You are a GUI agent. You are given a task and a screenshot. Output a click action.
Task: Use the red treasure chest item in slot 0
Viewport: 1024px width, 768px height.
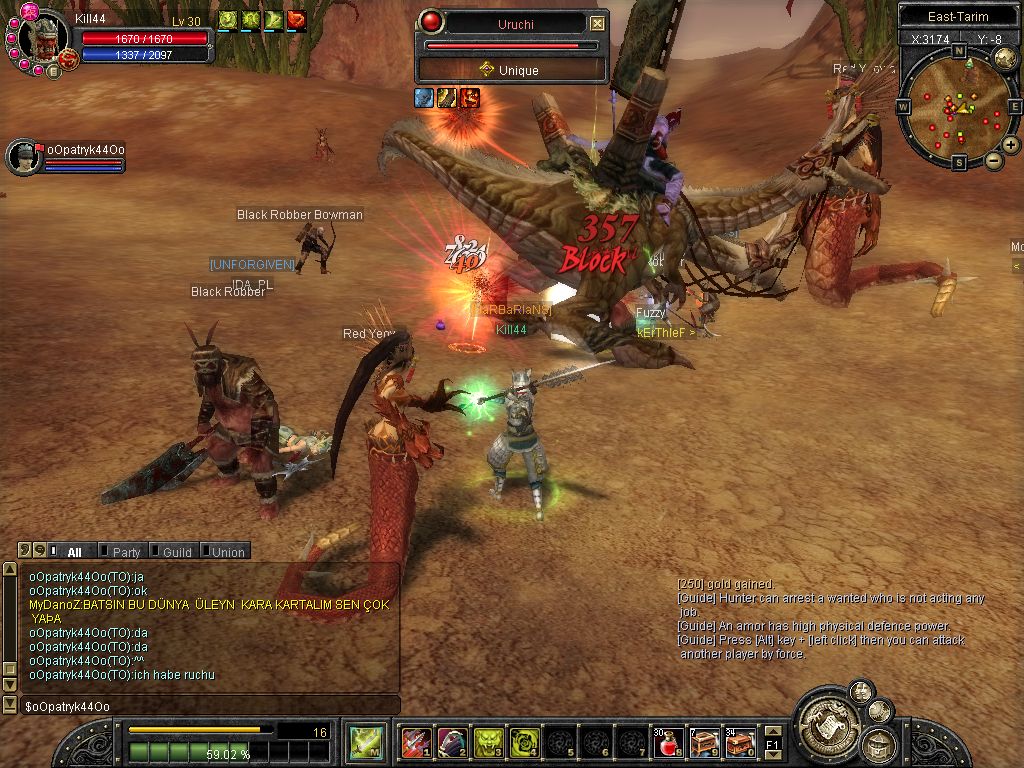click(741, 743)
